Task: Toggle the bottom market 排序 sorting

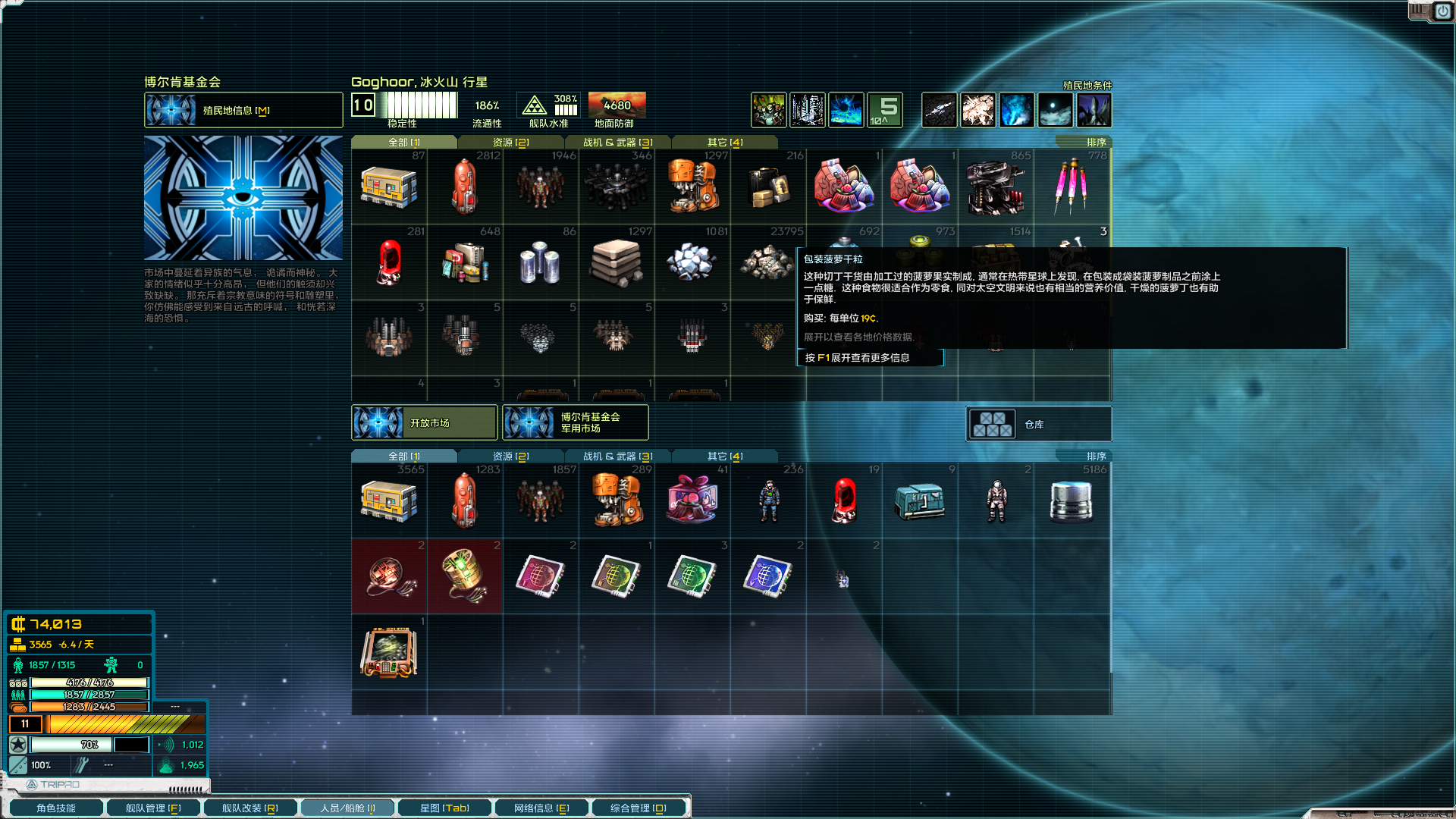Action: [1095, 455]
